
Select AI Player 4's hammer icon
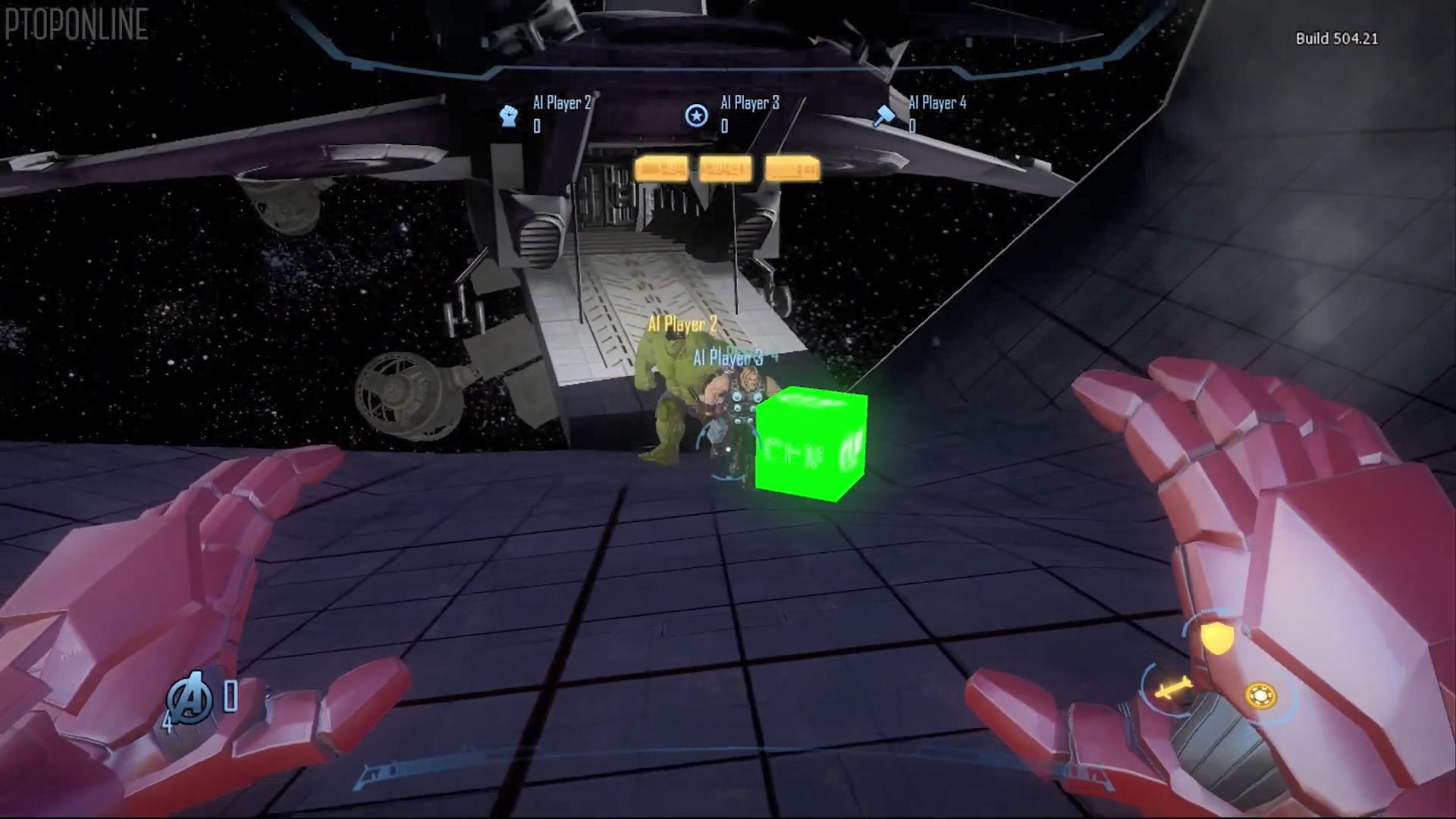(884, 115)
